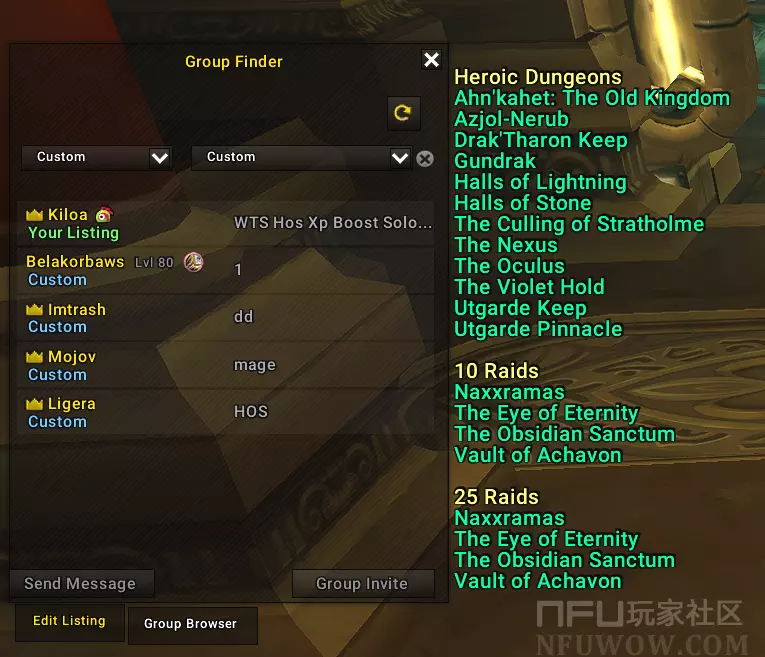Clear the activity filter with the small X

[x=425, y=158]
